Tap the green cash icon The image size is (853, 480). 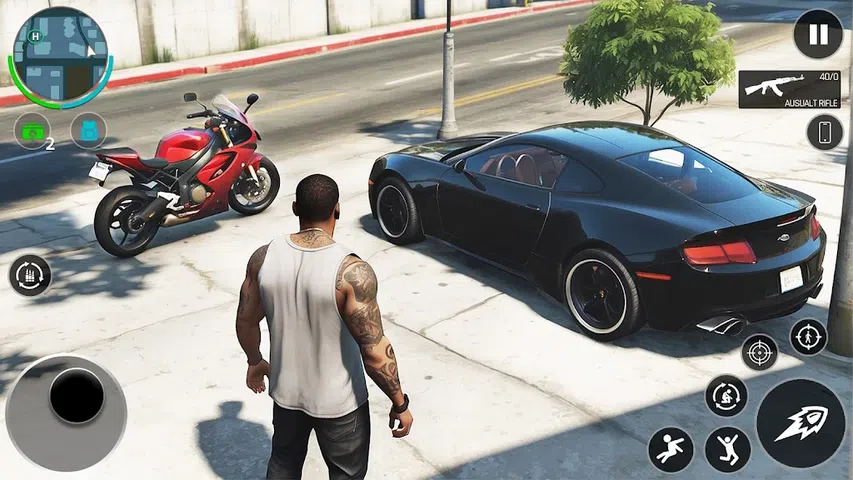(x=31, y=131)
